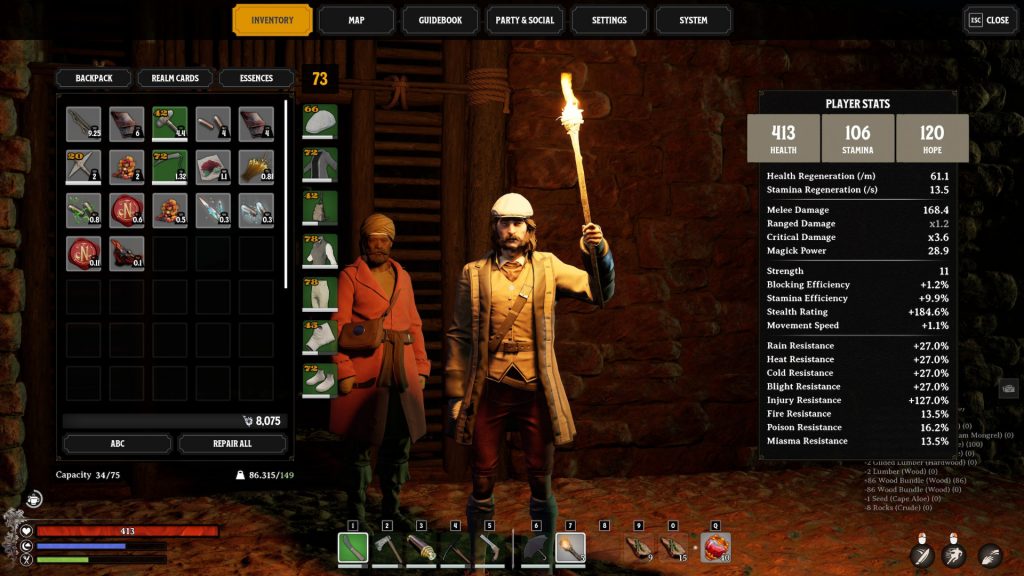Select the spyglass hotbar slot
The width and height of the screenshot is (1024, 576).
(421, 547)
